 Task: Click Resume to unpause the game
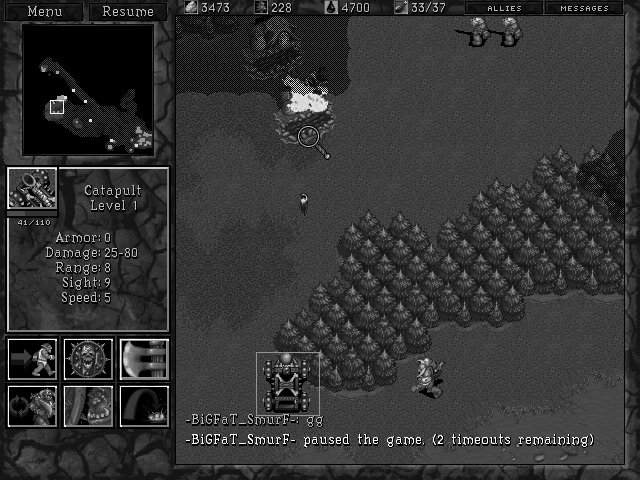(x=128, y=11)
